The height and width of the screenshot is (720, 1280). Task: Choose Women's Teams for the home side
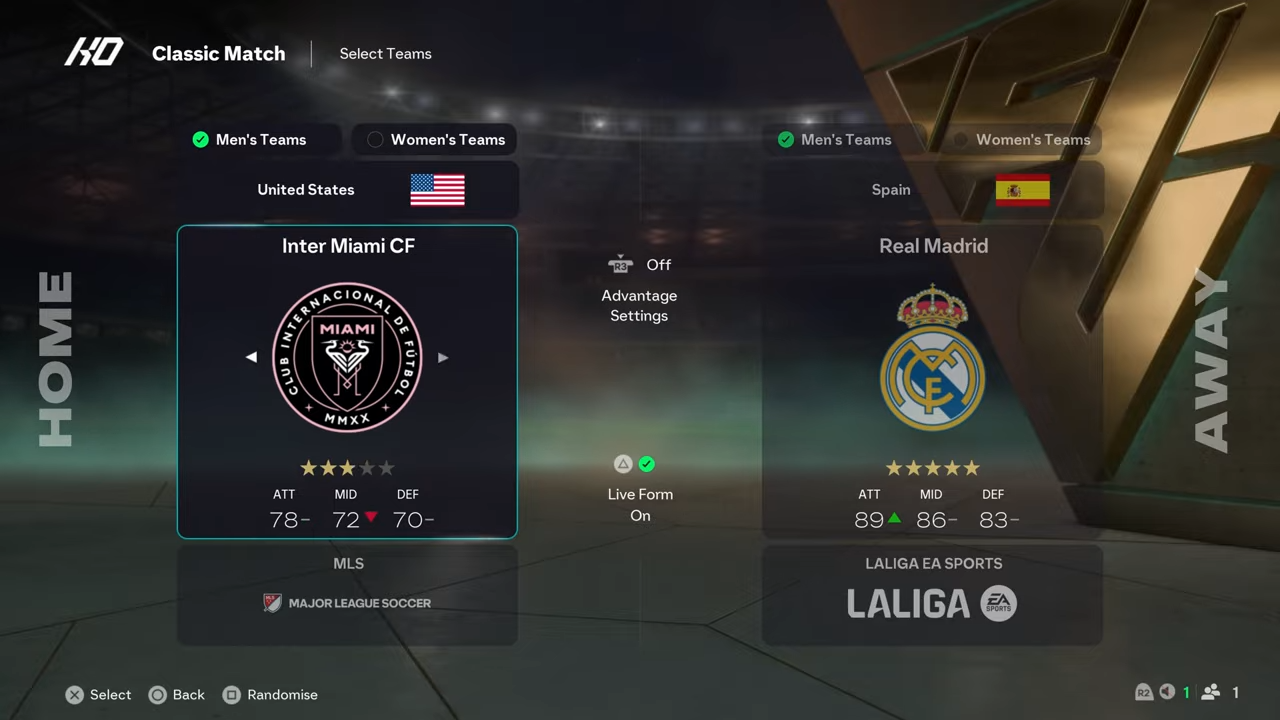coord(435,140)
